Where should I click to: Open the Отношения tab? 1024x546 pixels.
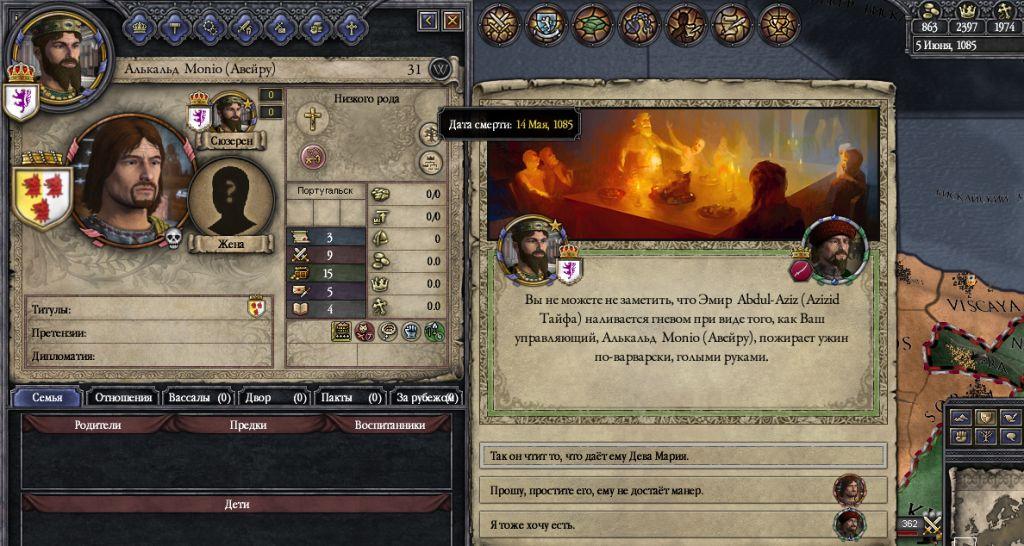click(x=122, y=398)
